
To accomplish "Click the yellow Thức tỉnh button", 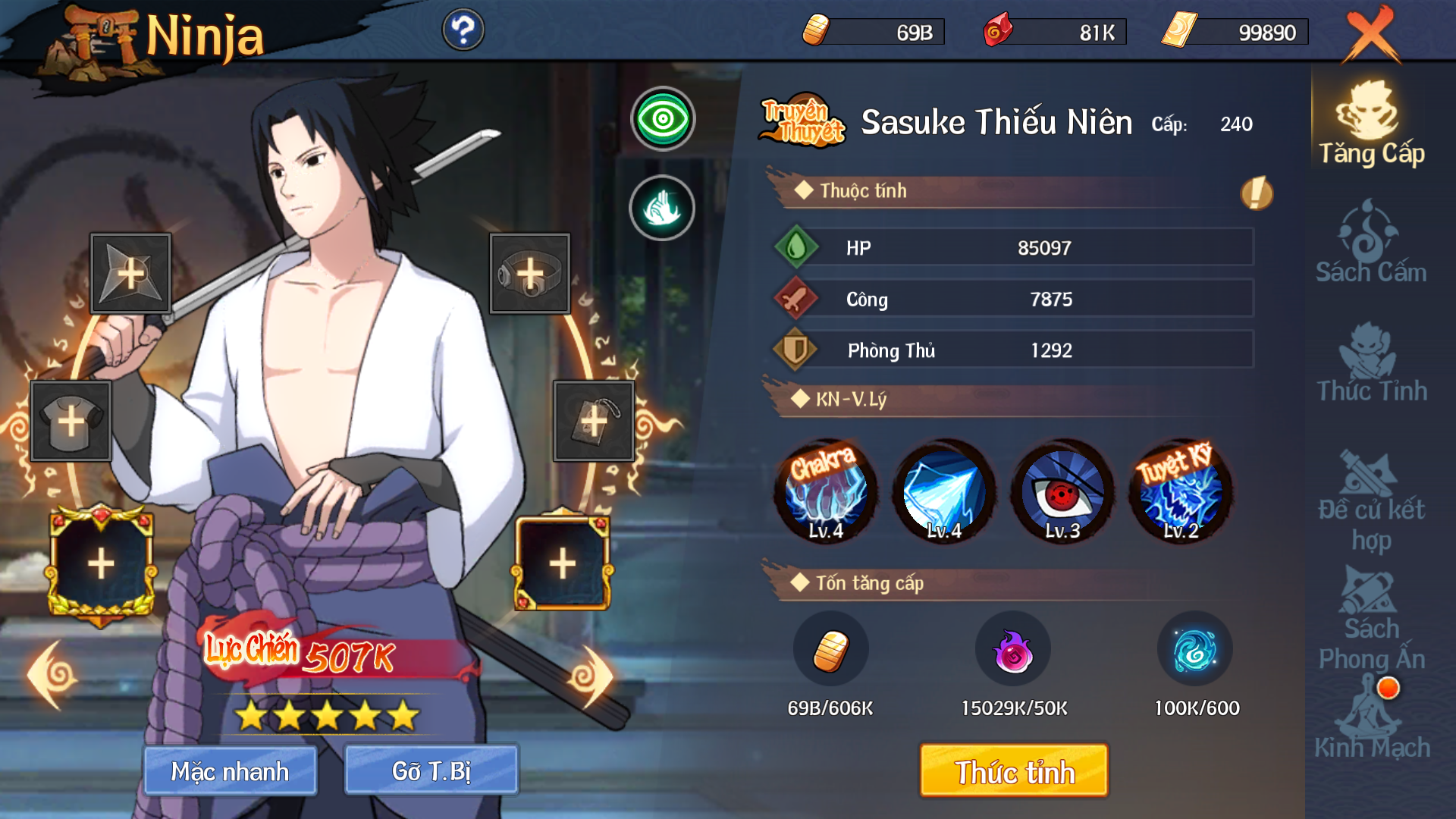I will (1014, 771).
